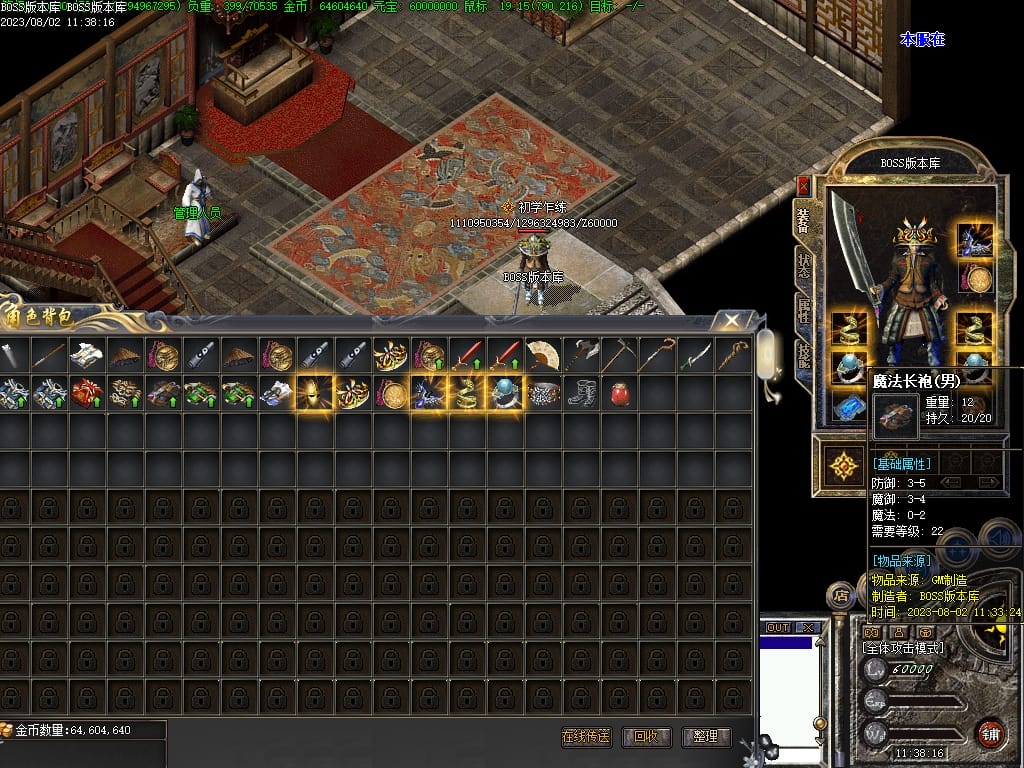1024x768 pixels.
Task: Click the 整理 sort button
Action: (x=705, y=737)
